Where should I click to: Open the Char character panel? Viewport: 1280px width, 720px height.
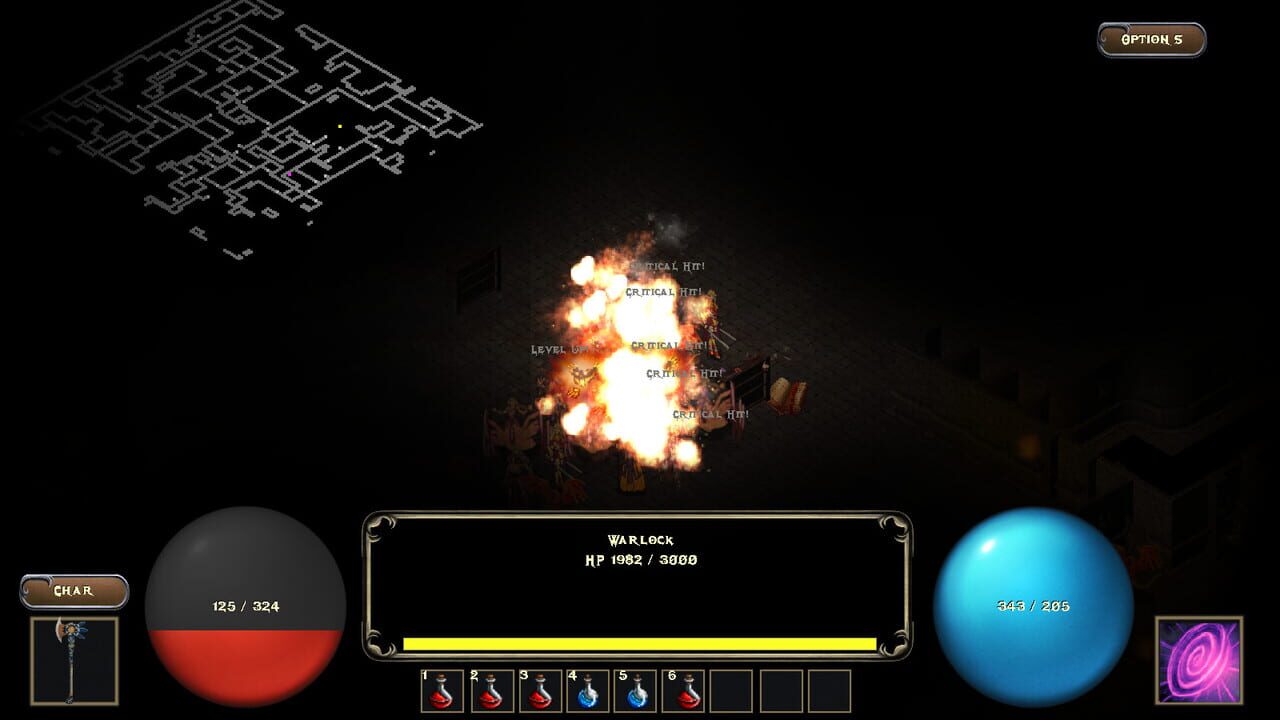click(74, 592)
